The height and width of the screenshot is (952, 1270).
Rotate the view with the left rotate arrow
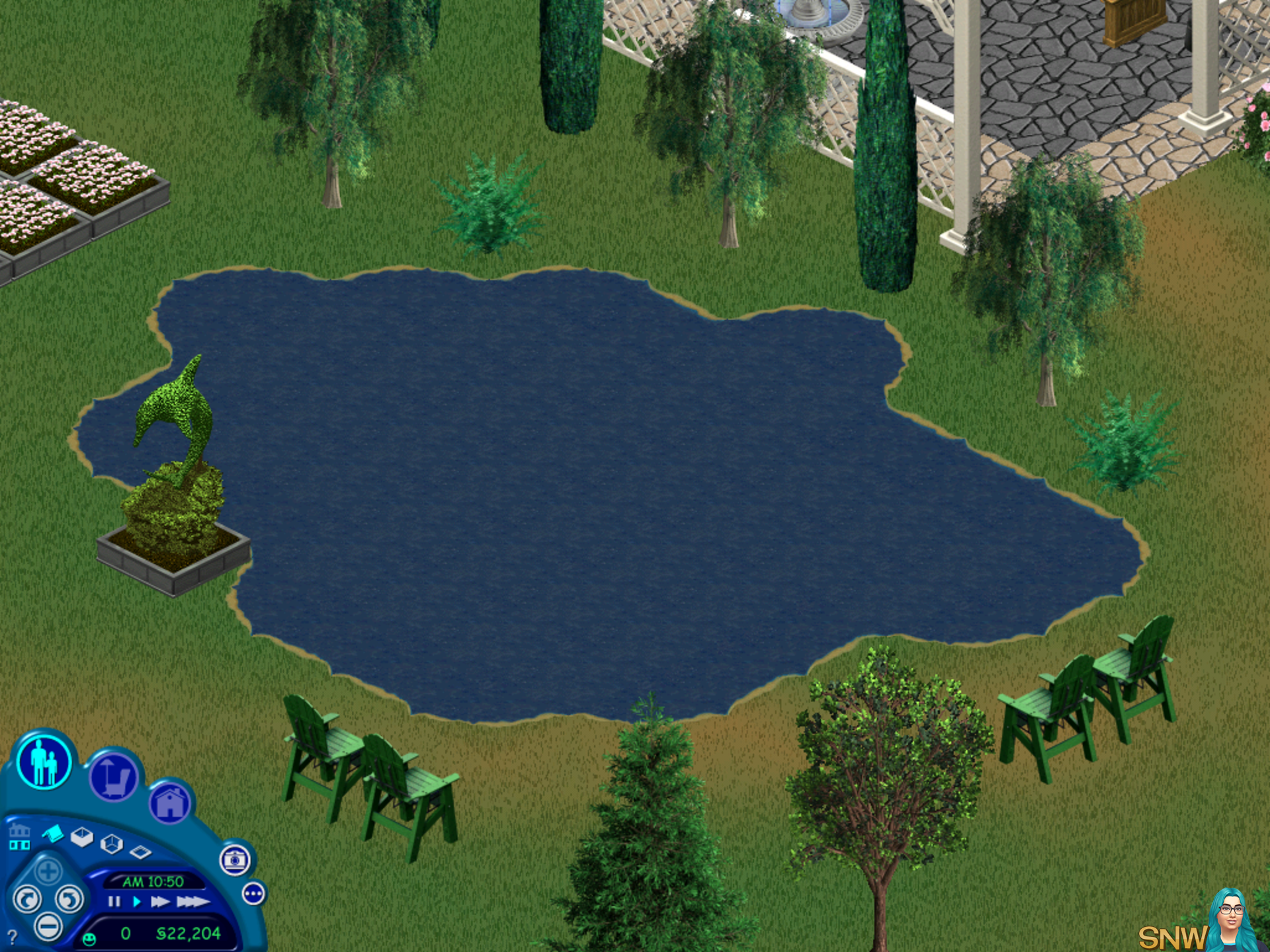click(27, 900)
